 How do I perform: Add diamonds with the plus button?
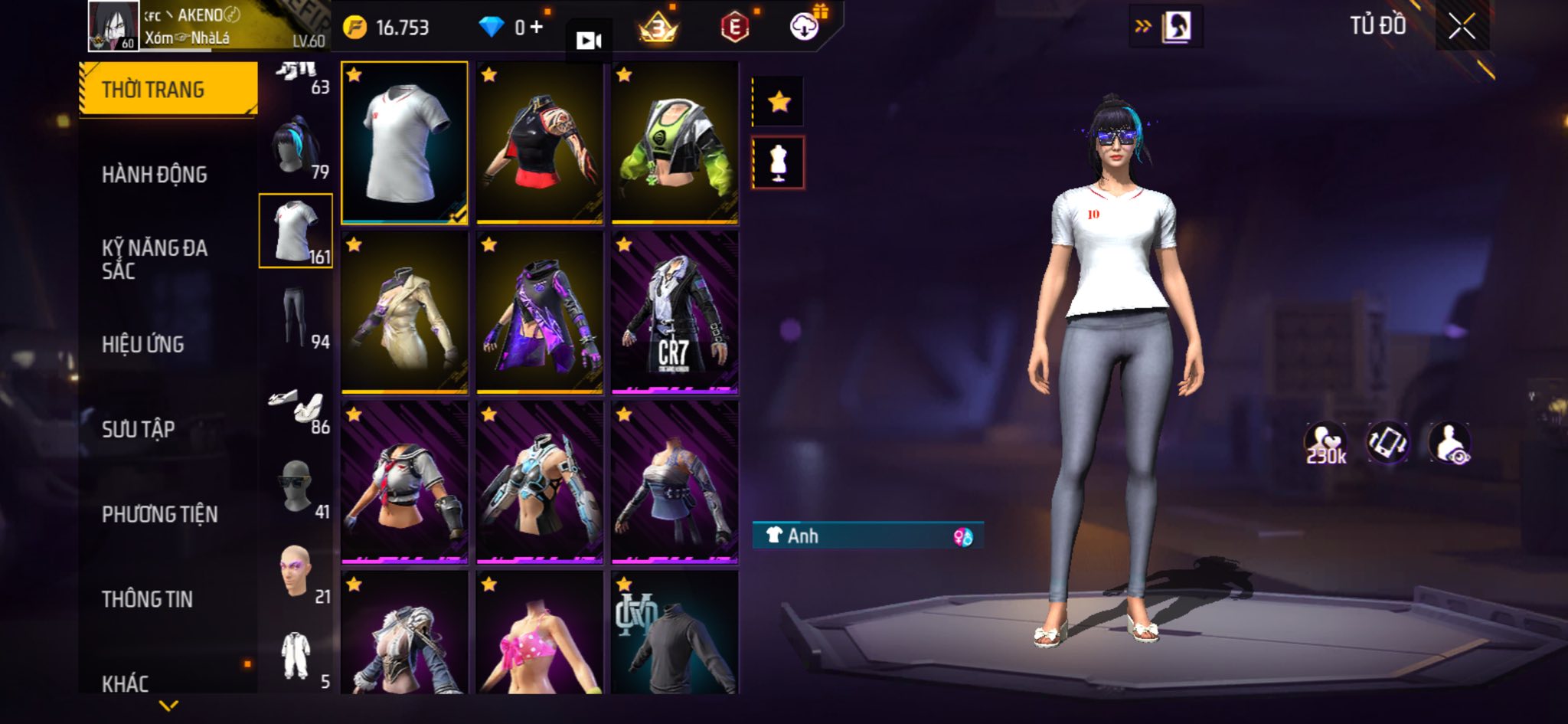click(536, 28)
